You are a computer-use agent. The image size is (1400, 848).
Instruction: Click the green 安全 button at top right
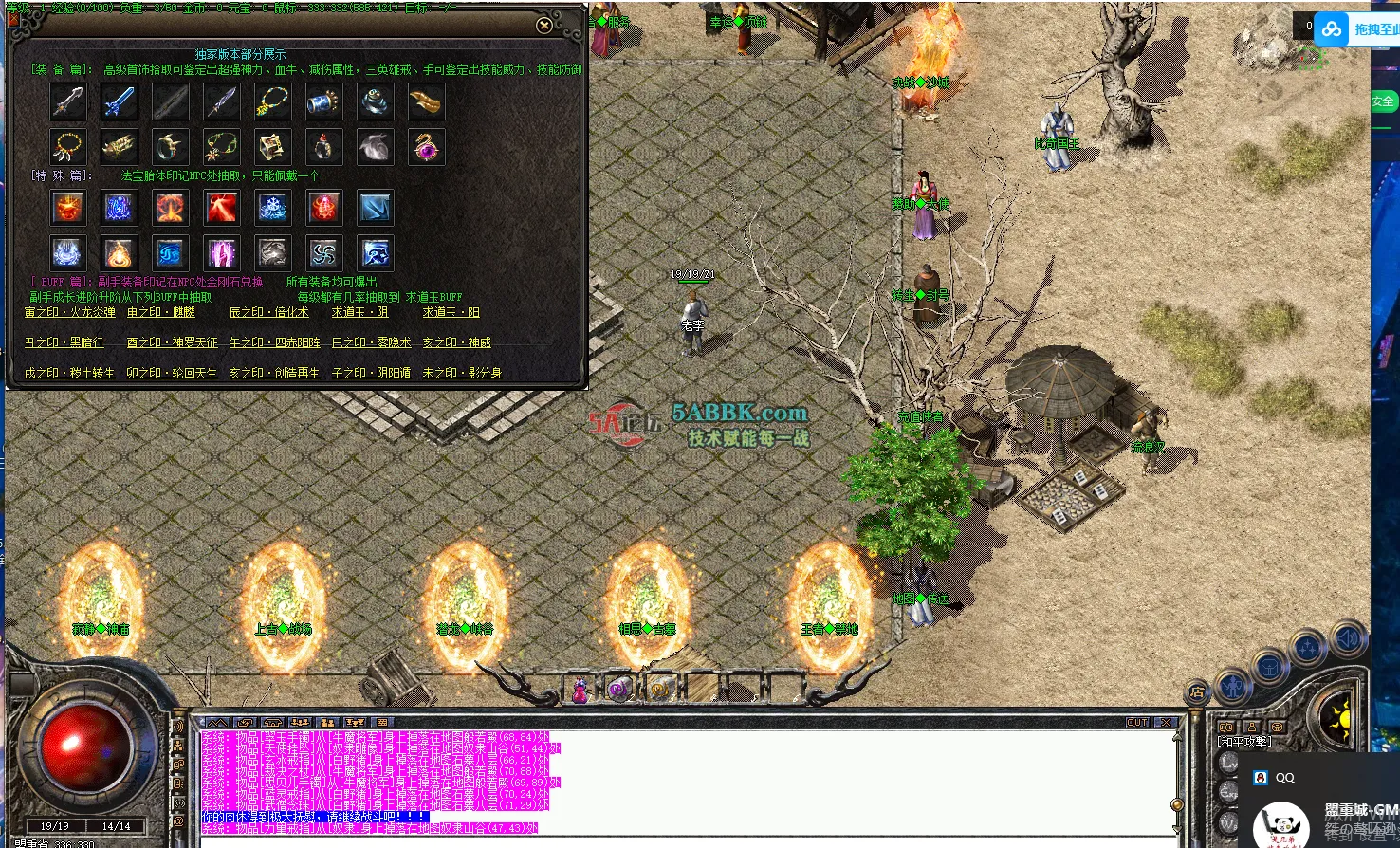click(1384, 101)
